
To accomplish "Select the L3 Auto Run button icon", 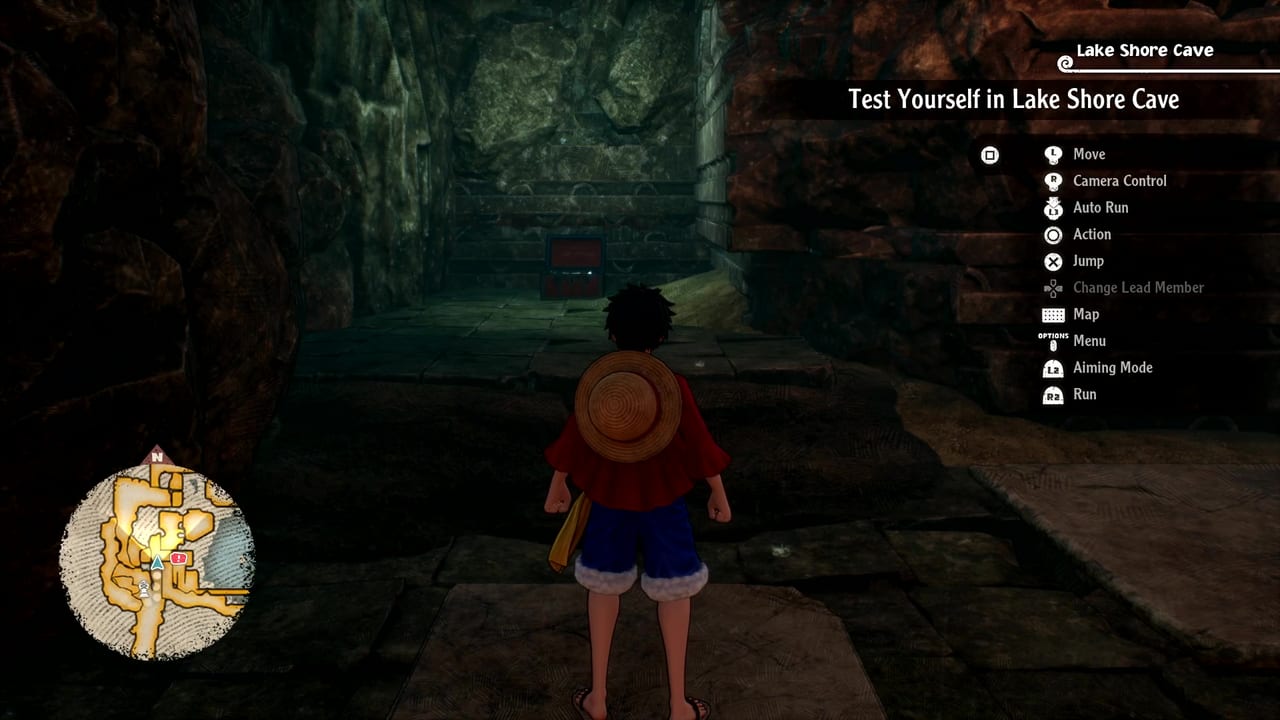I will [1052, 208].
